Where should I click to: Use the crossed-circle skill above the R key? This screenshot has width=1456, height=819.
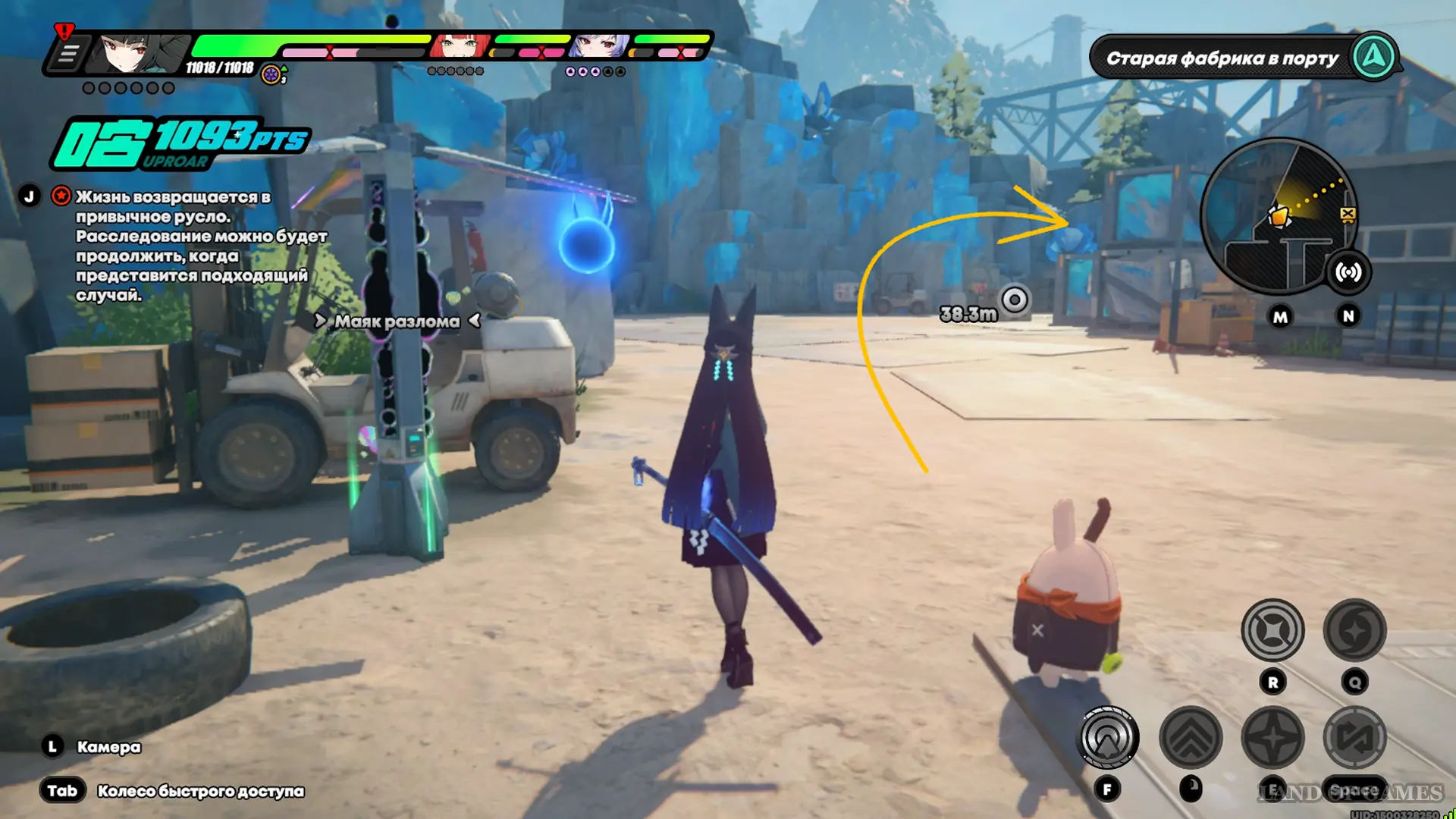pyautogui.click(x=1272, y=630)
